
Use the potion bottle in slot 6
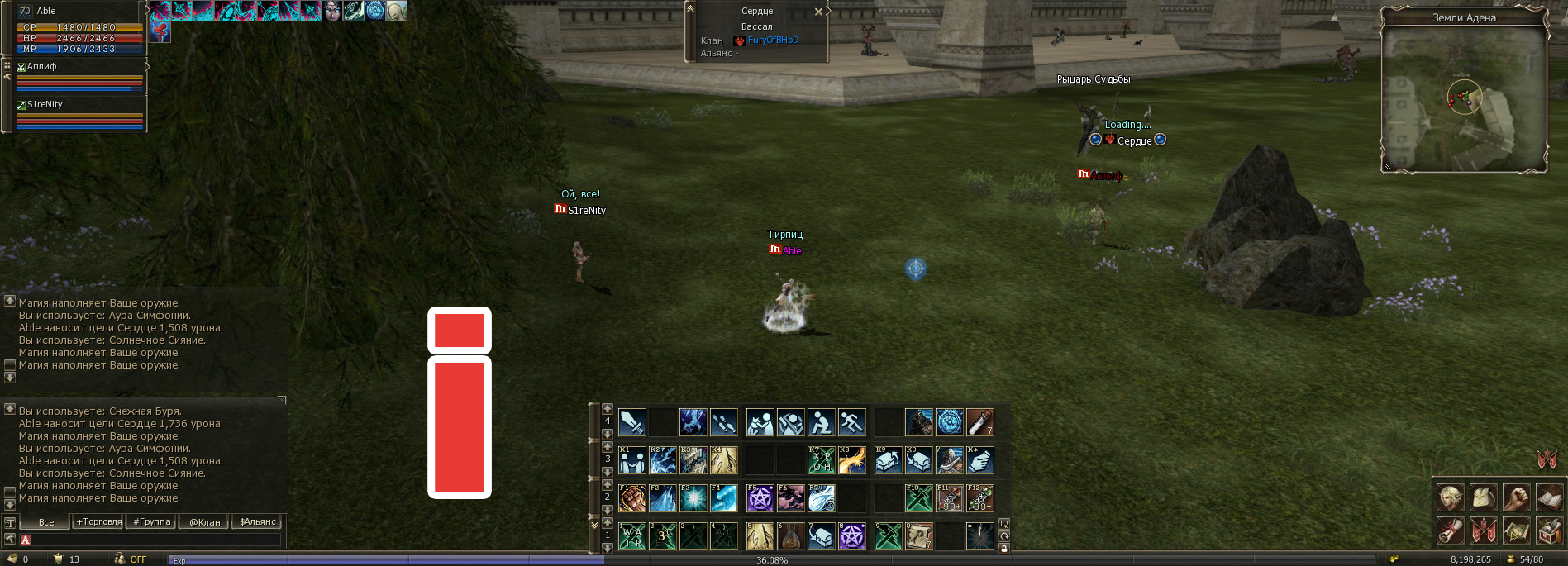click(x=791, y=536)
